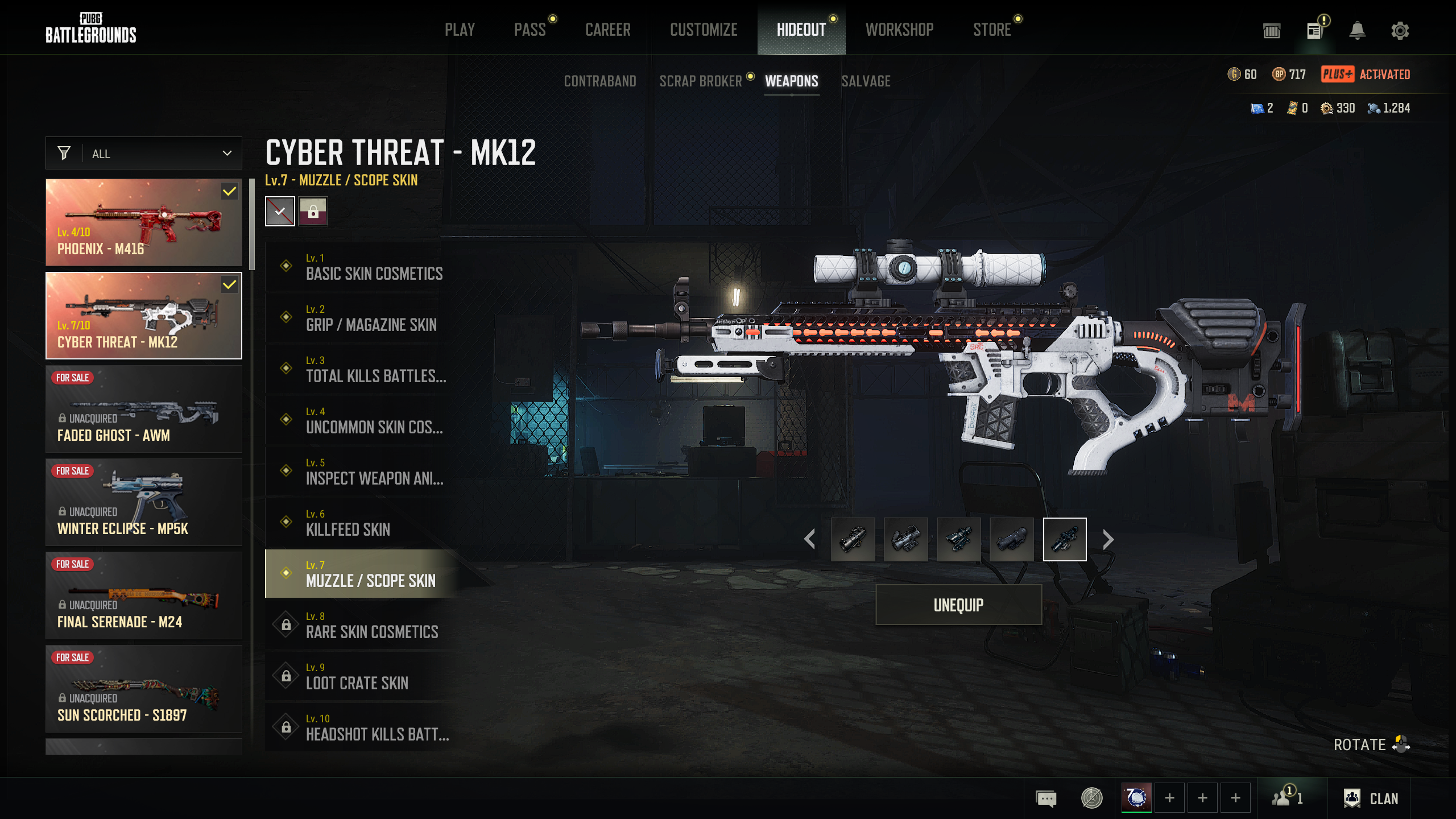
Task: Open the Store tab
Action: click(x=992, y=30)
